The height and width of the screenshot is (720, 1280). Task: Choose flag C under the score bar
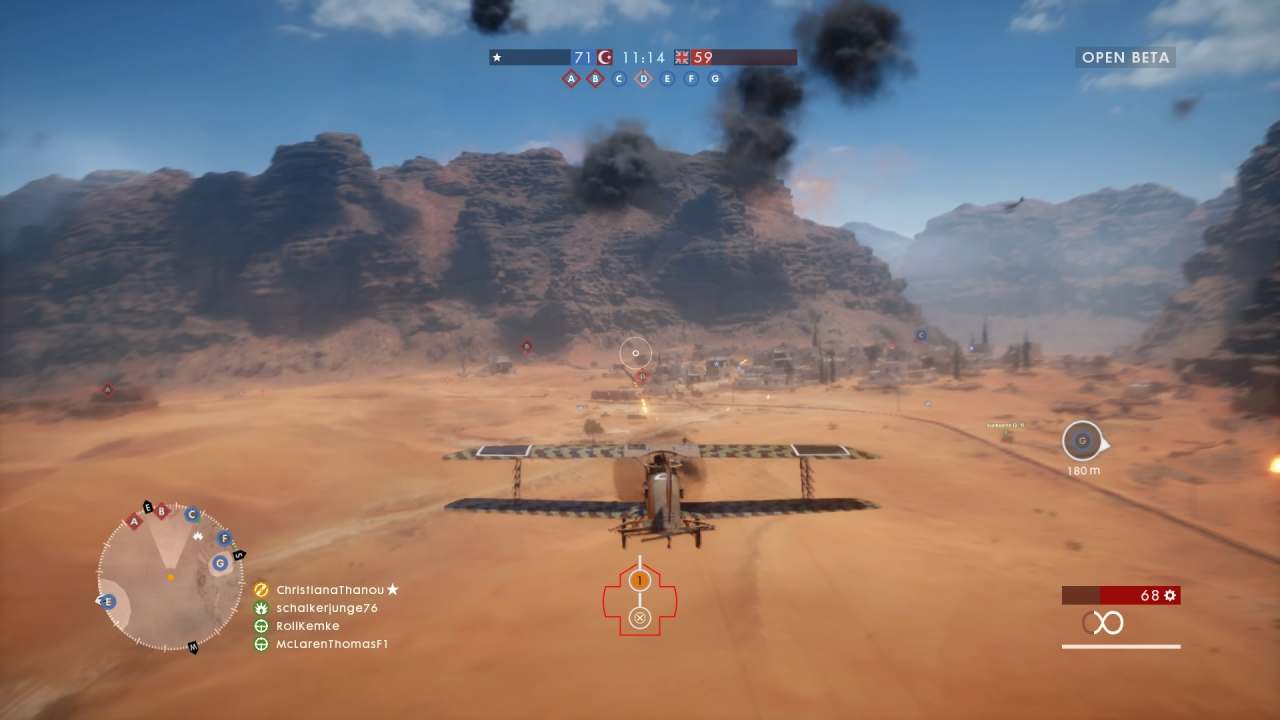click(619, 78)
